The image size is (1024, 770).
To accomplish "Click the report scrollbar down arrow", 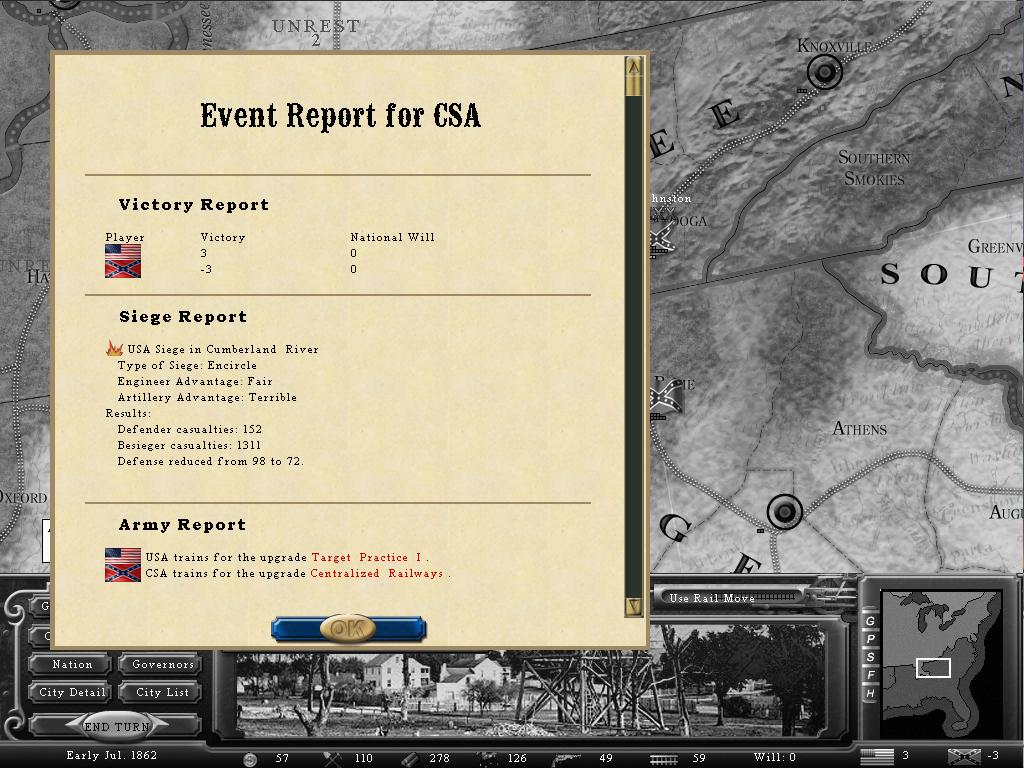I will (x=633, y=606).
